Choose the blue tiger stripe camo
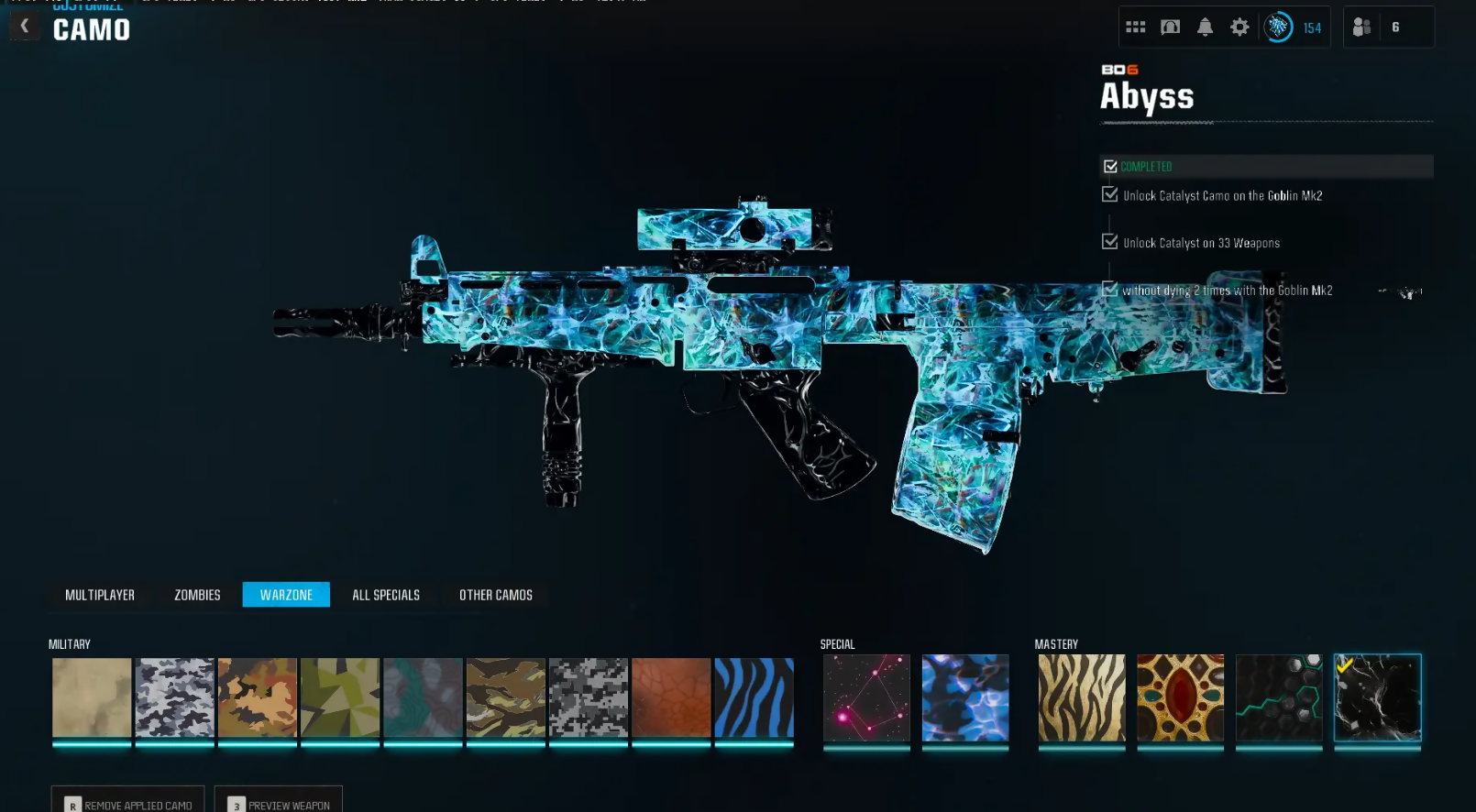Viewport: 1476px width, 812px height. pyautogui.click(x=754, y=697)
